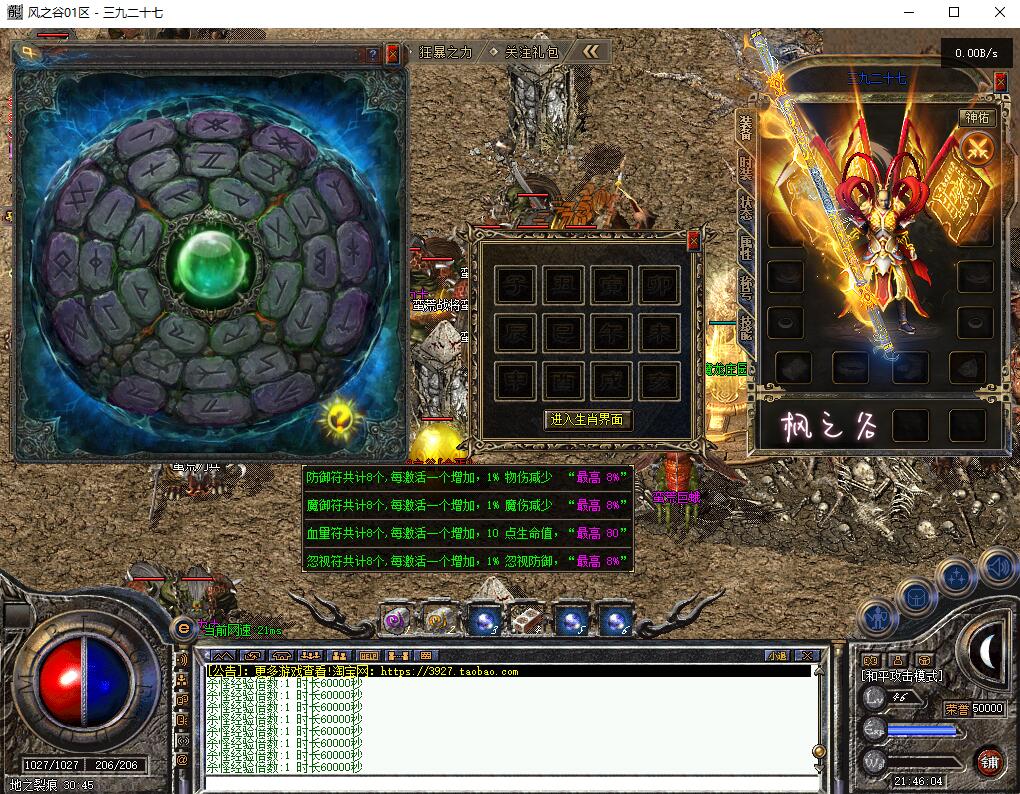Close the rune stone wheel panel
Viewport: 1020px width, 794px height.
392,54
